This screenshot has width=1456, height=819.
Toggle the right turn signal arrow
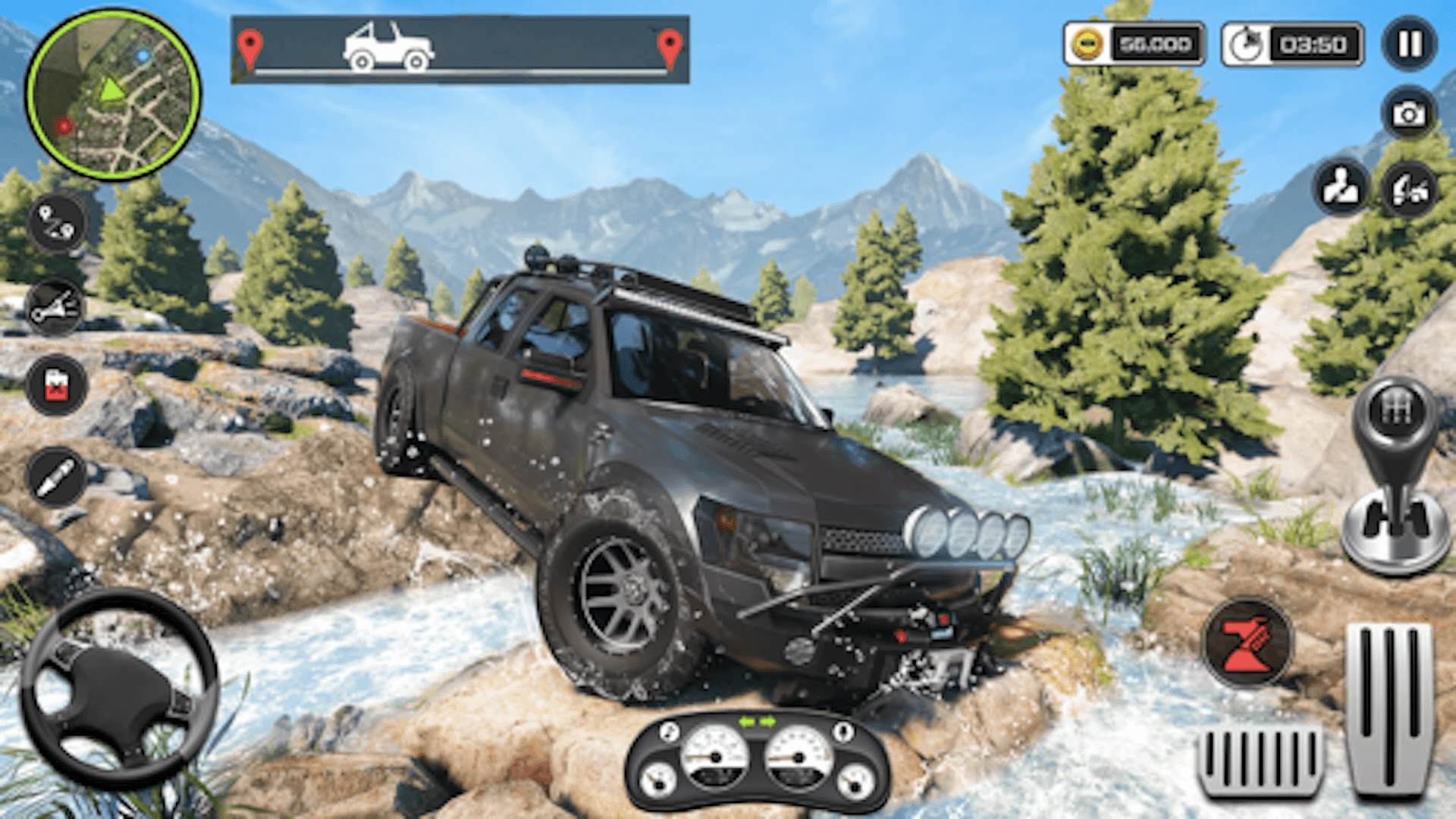[x=767, y=721]
